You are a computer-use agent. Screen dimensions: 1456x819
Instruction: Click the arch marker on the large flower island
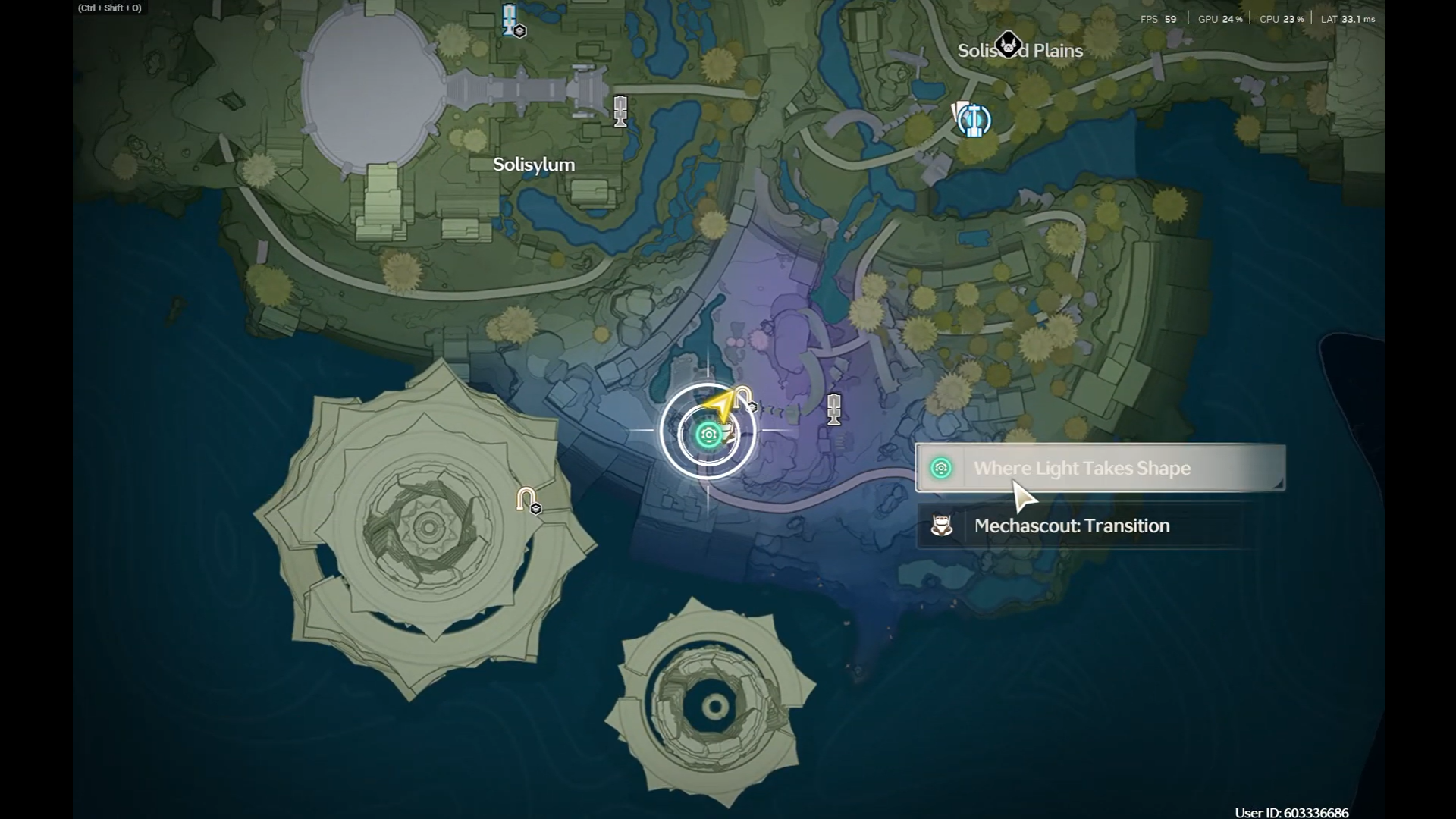coord(527,500)
